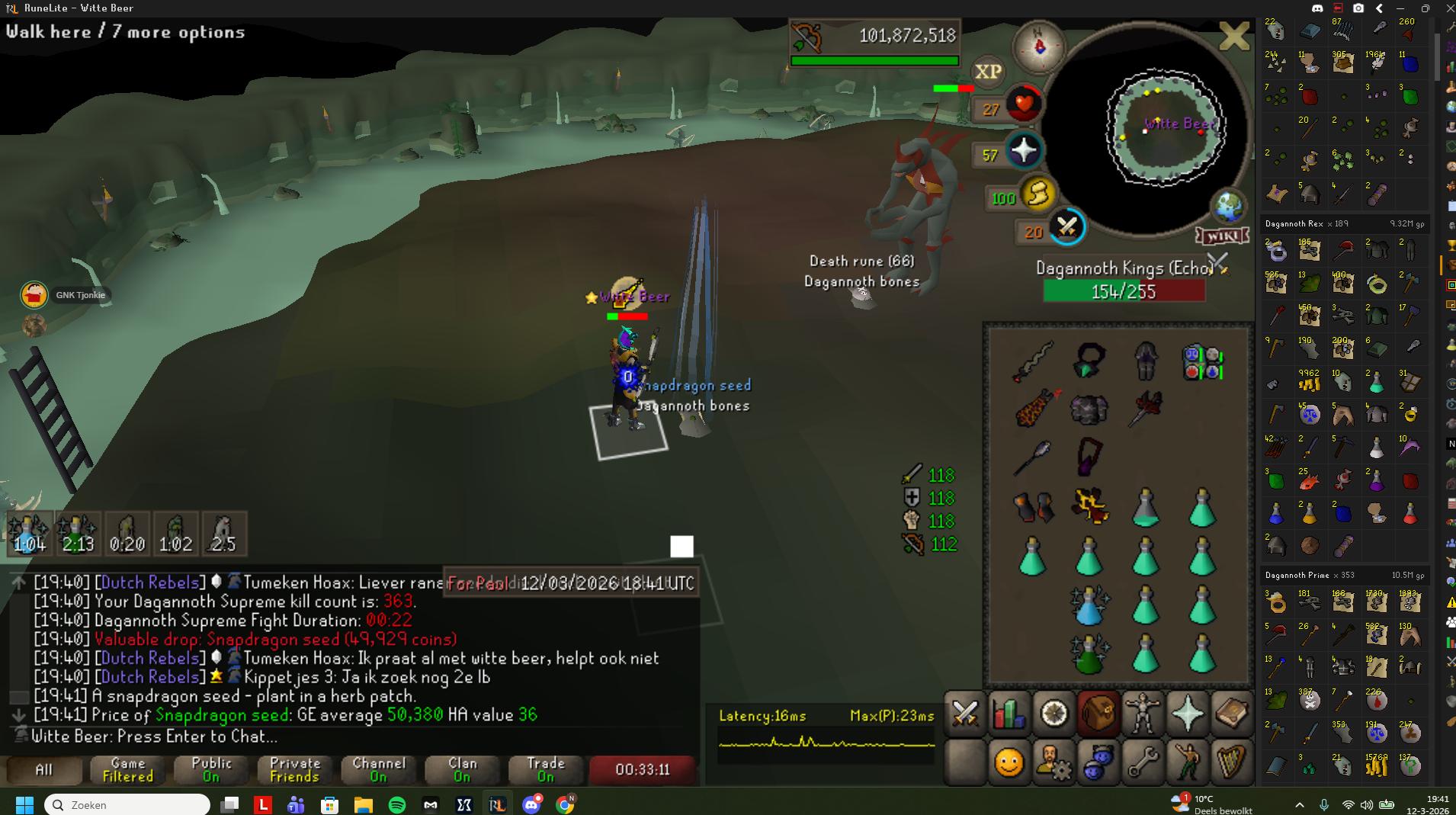1456x815 pixels.
Task: Switch chat to the Clan tab
Action: click(462, 769)
